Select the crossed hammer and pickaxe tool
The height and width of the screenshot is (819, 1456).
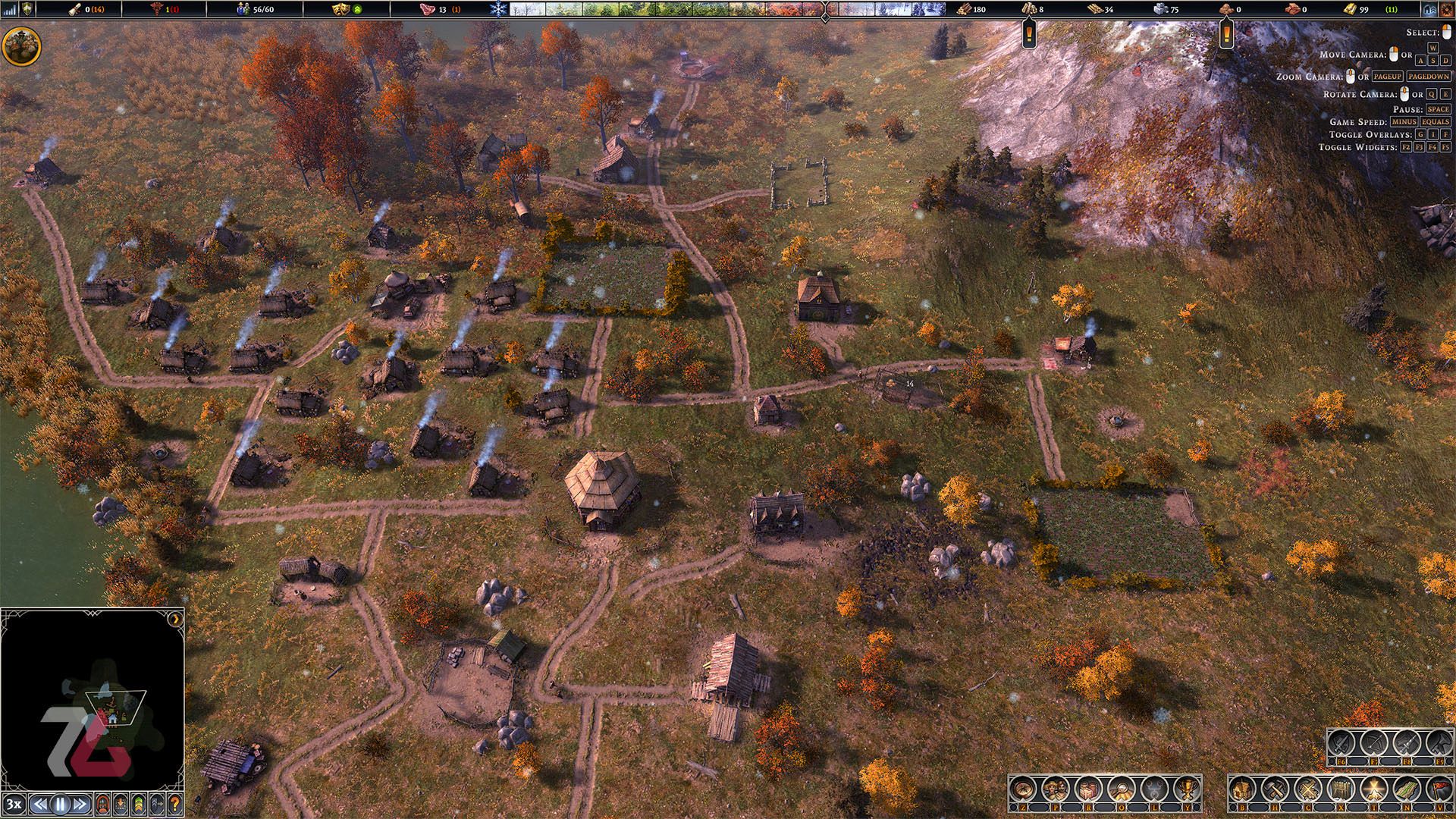(1275, 789)
